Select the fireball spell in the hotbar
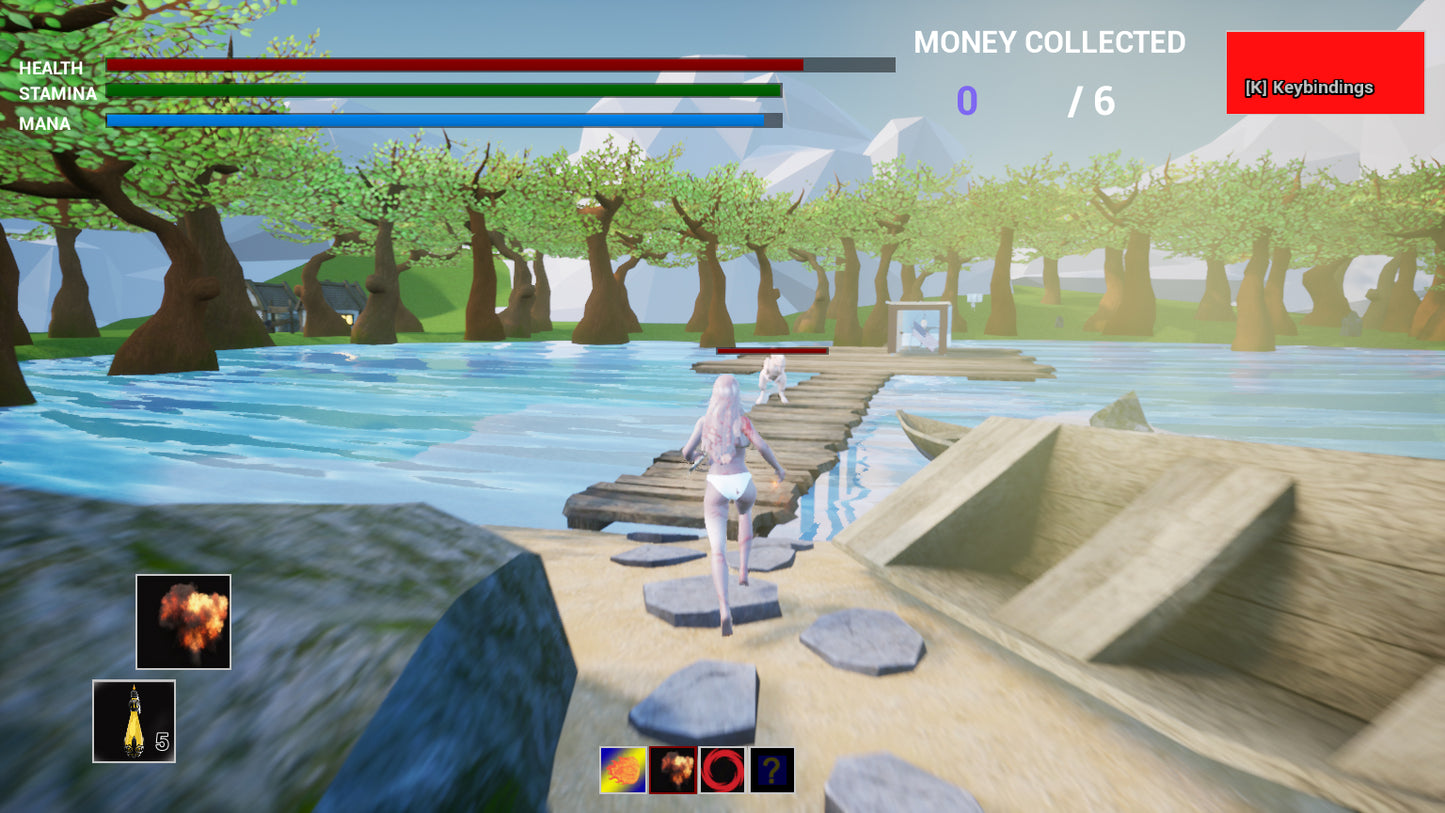Viewport: 1445px width, 813px height. 622,770
